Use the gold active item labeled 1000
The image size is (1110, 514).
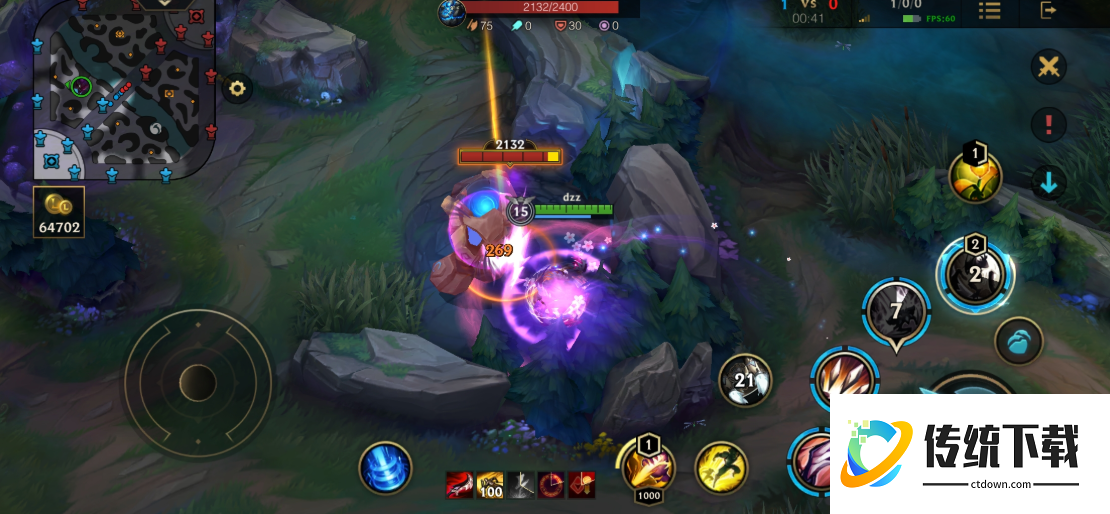point(648,466)
